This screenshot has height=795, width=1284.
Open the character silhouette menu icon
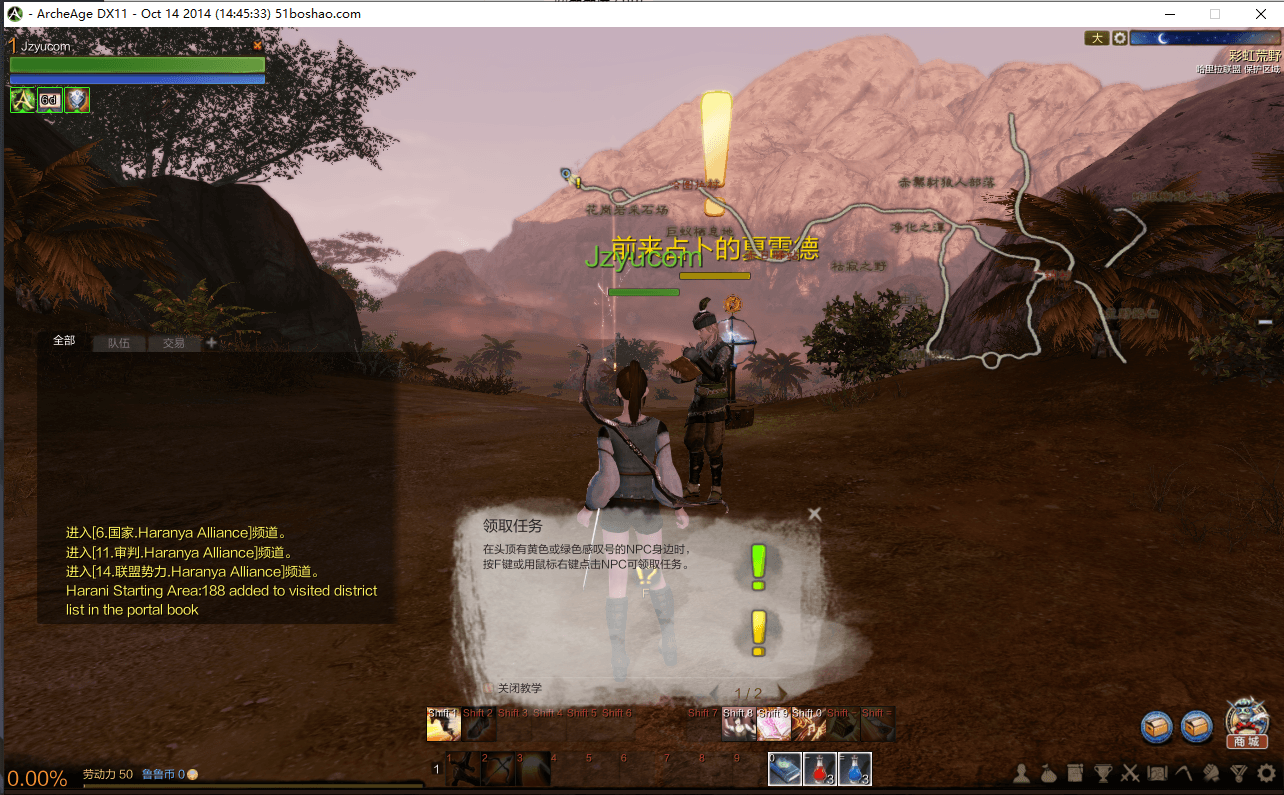point(1022,773)
